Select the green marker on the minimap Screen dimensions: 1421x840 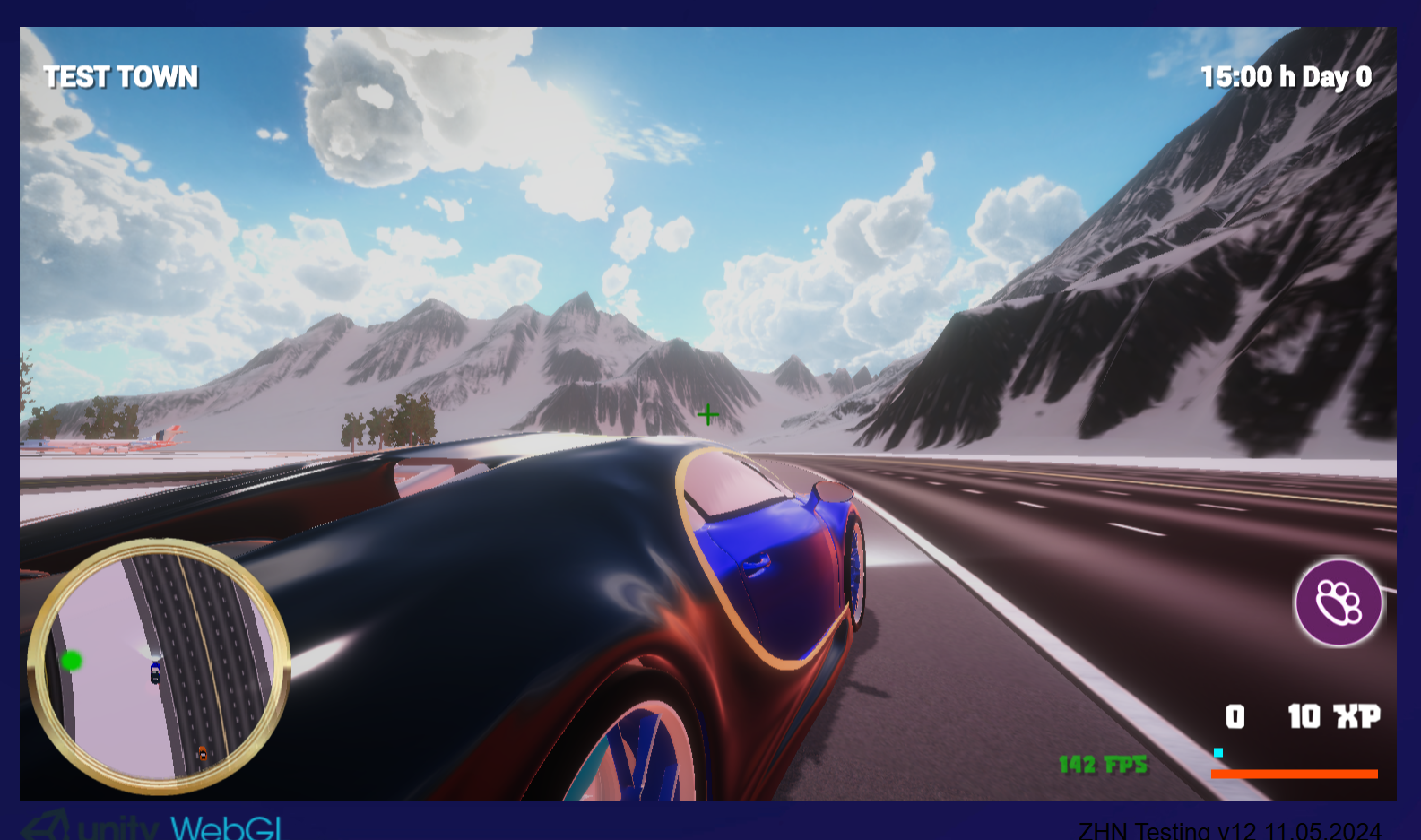coord(72,661)
